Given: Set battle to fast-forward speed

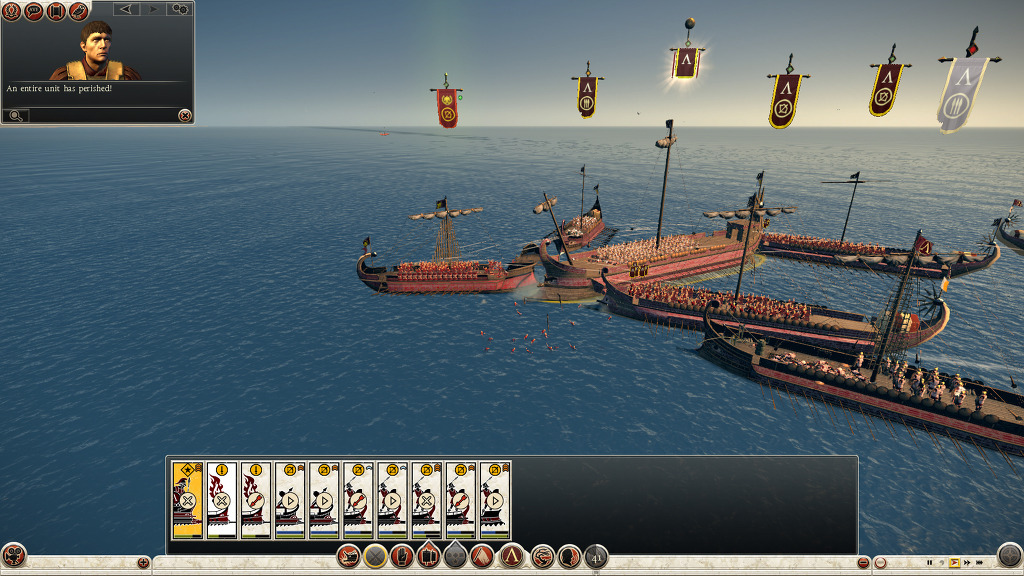Looking at the screenshot, I should point(966,563).
